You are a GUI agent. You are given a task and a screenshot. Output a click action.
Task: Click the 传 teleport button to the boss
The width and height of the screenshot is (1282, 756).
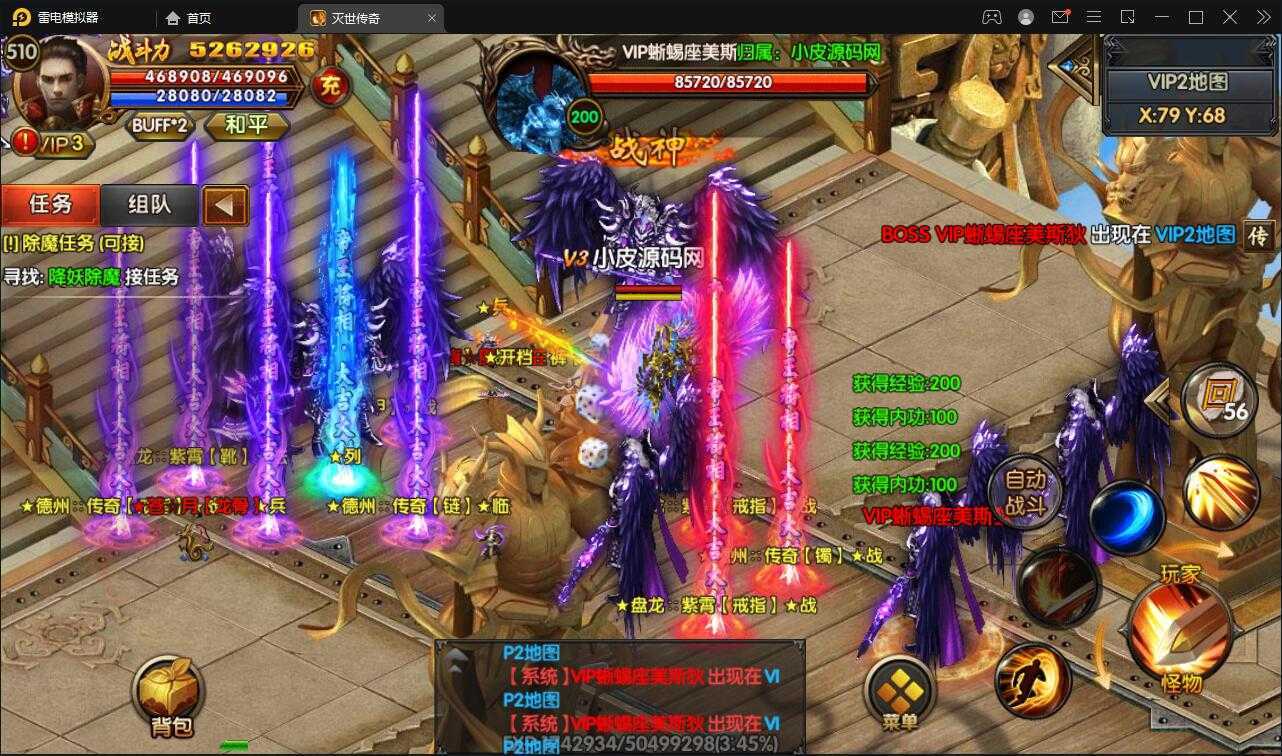coord(1258,236)
